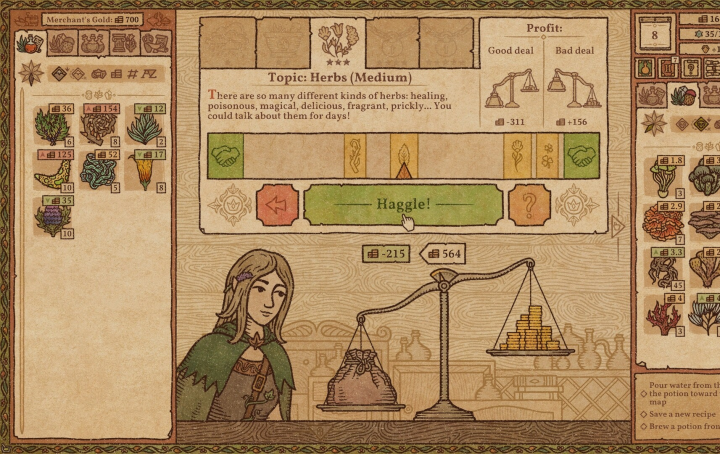Choose the purple thistle priced 35
Image resolution: width=720 pixels, height=454 pixels.
pos(52,217)
